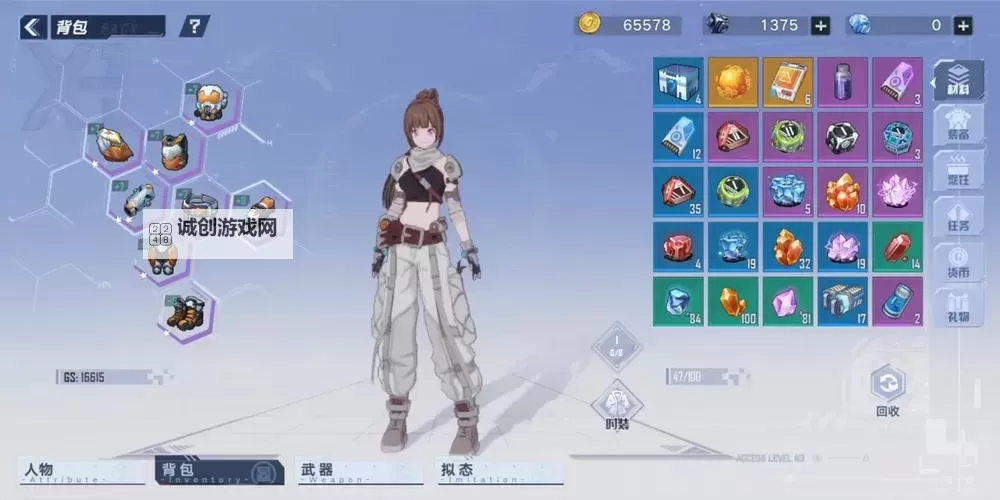1000x500 pixels.
Task: Select the blue building crate item
Action: click(678, 82)
